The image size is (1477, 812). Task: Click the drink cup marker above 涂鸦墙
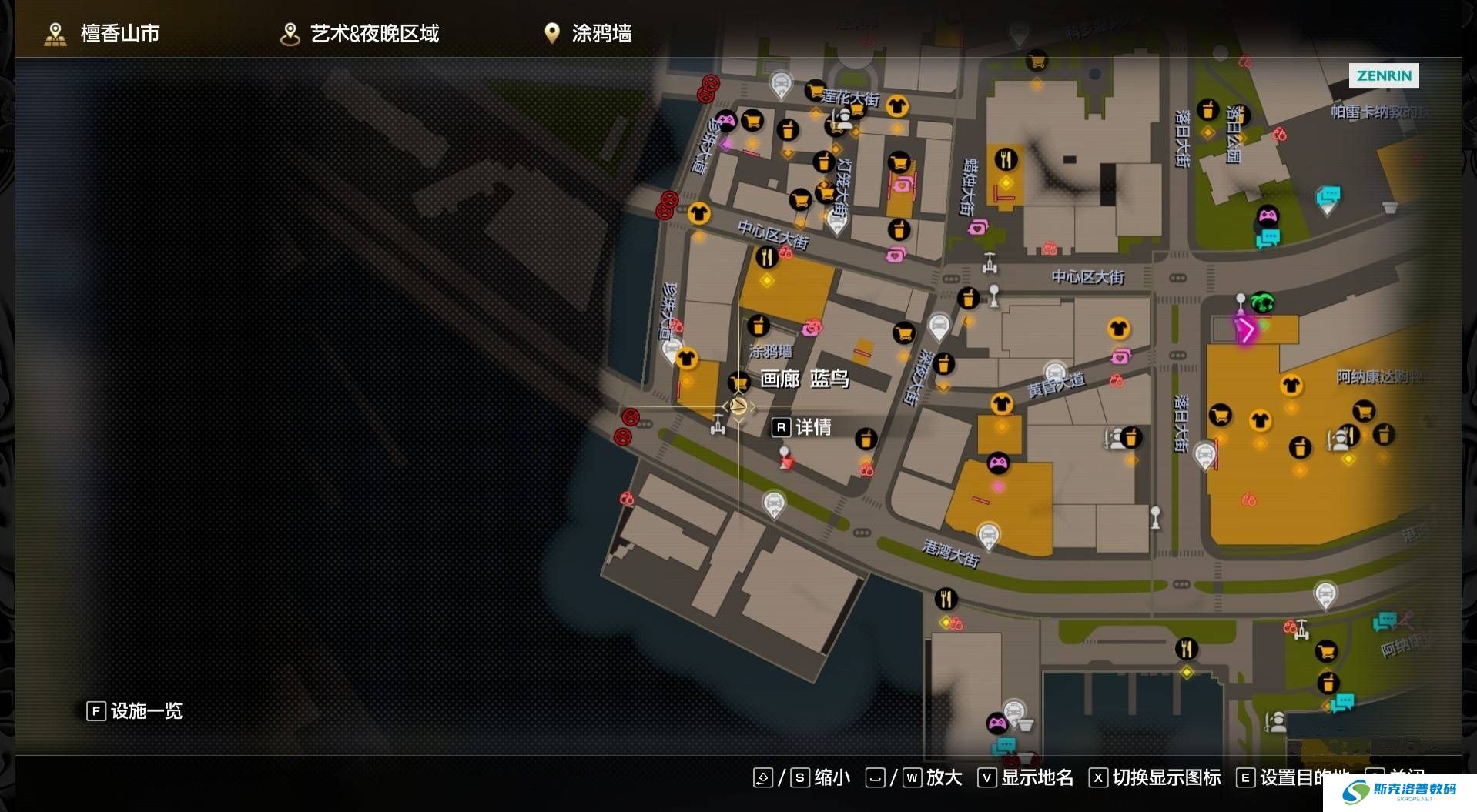tap(759, 326)
